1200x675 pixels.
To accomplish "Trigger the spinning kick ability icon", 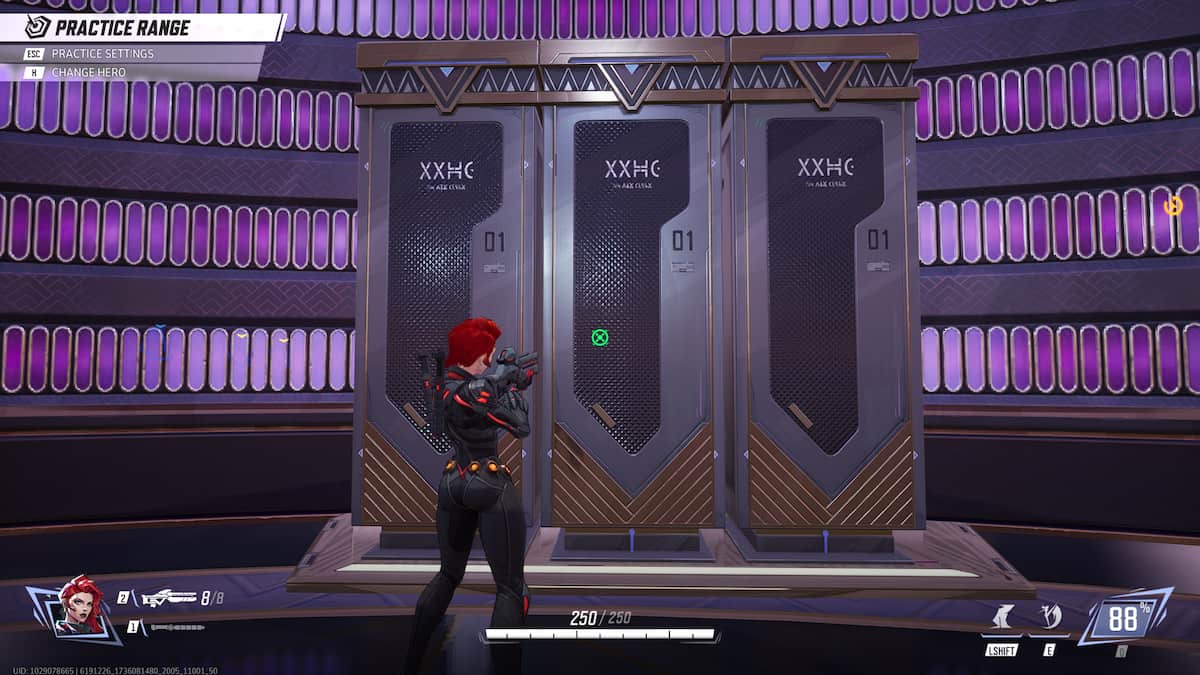I will tap(1050, 617).
